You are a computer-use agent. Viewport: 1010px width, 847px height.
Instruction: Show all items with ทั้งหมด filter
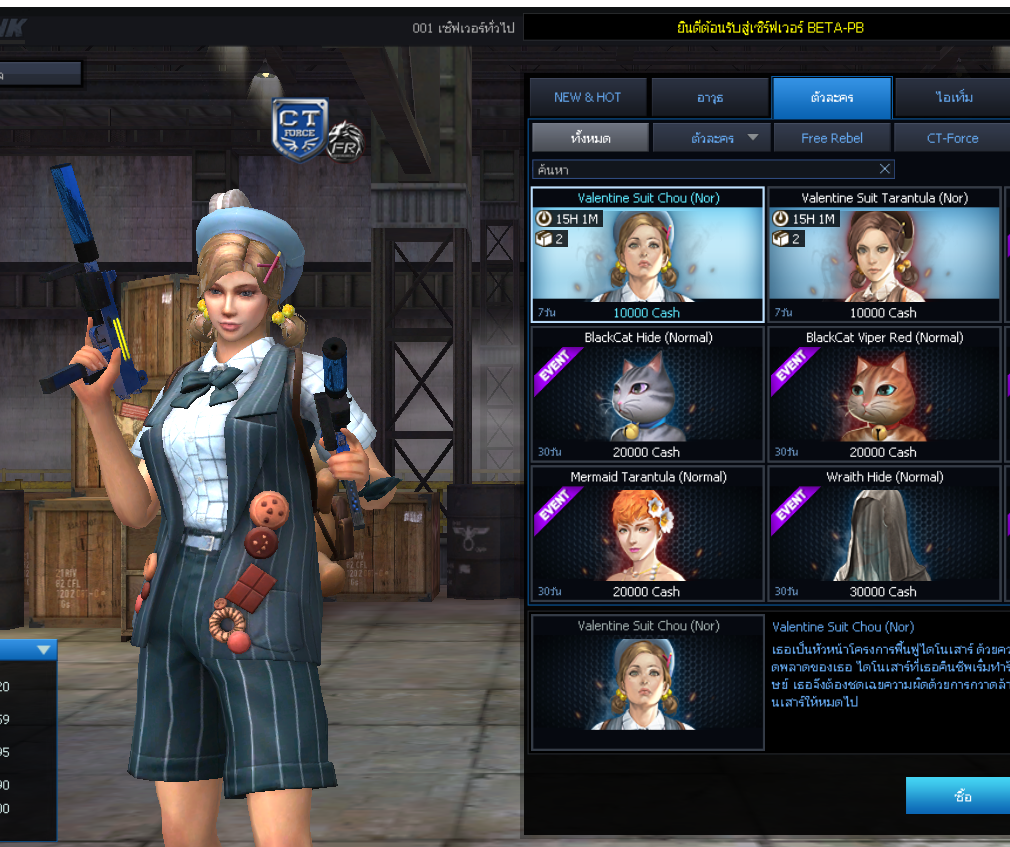click(x=590, y=138)
